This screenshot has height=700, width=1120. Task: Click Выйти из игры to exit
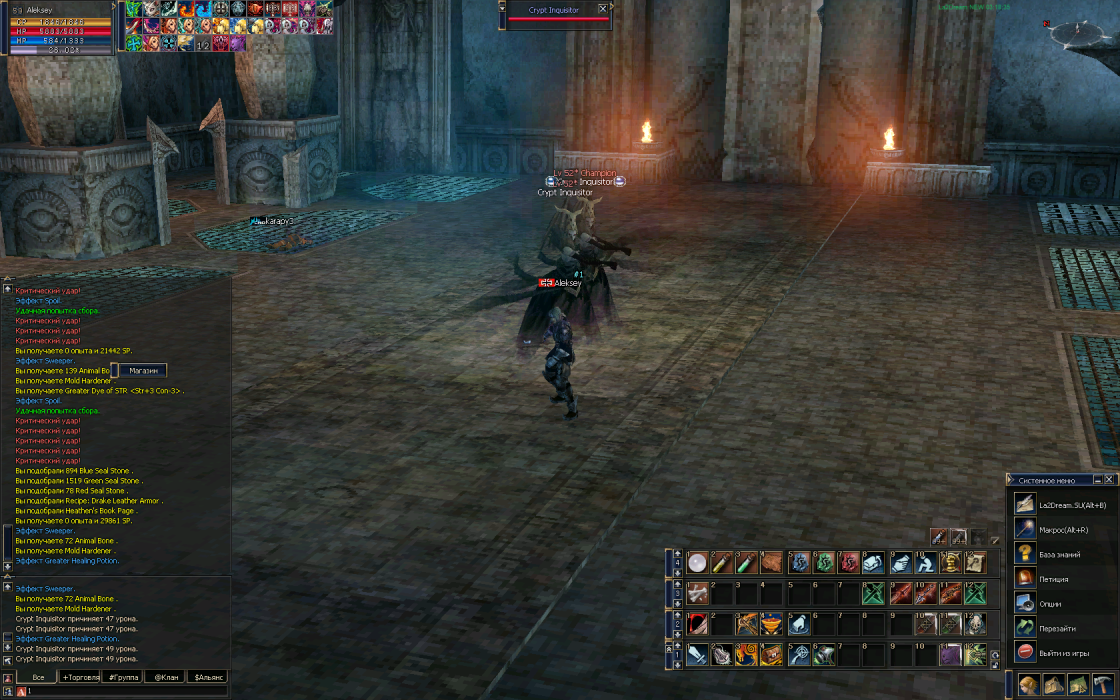point(1060,653)
